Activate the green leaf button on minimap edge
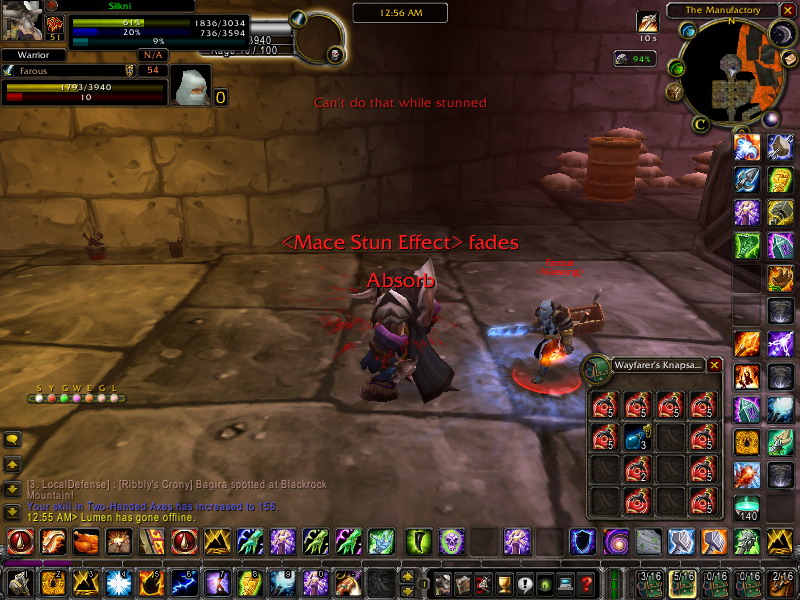Viewport: 800px width, 600px height. click(x=677, y=69)
